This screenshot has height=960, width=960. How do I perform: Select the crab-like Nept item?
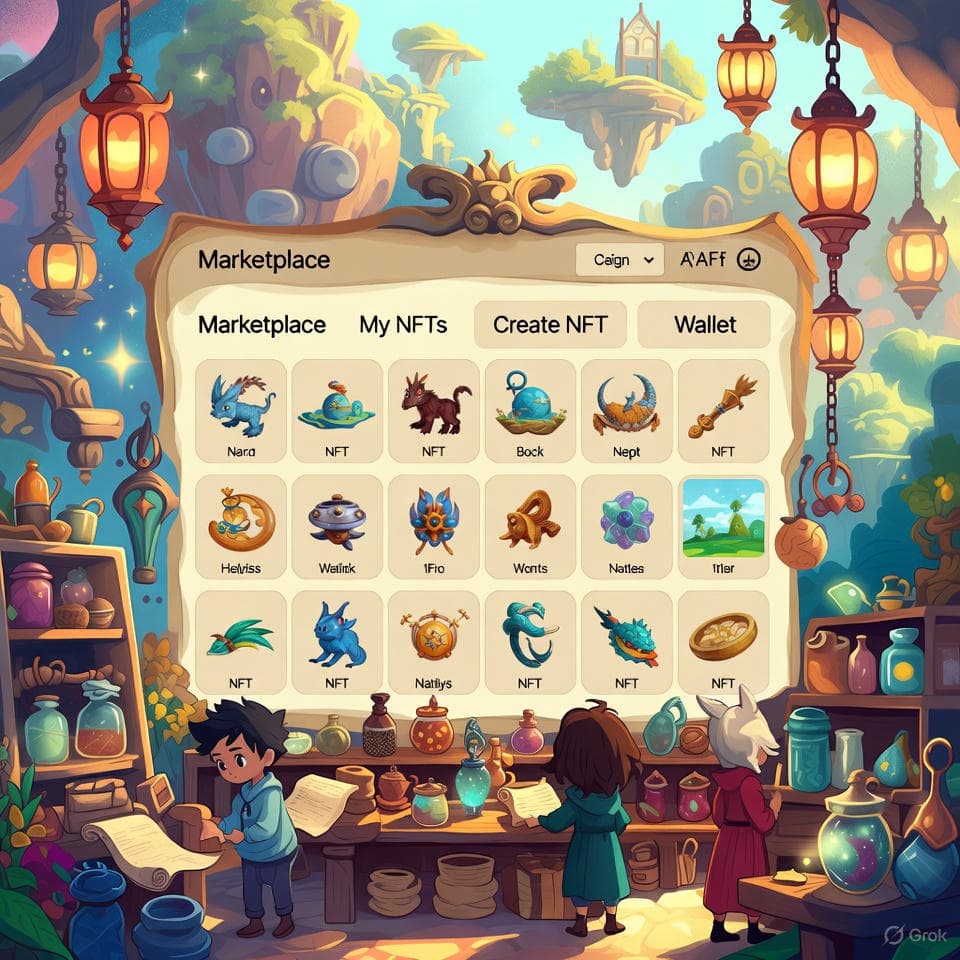[626, 410]
